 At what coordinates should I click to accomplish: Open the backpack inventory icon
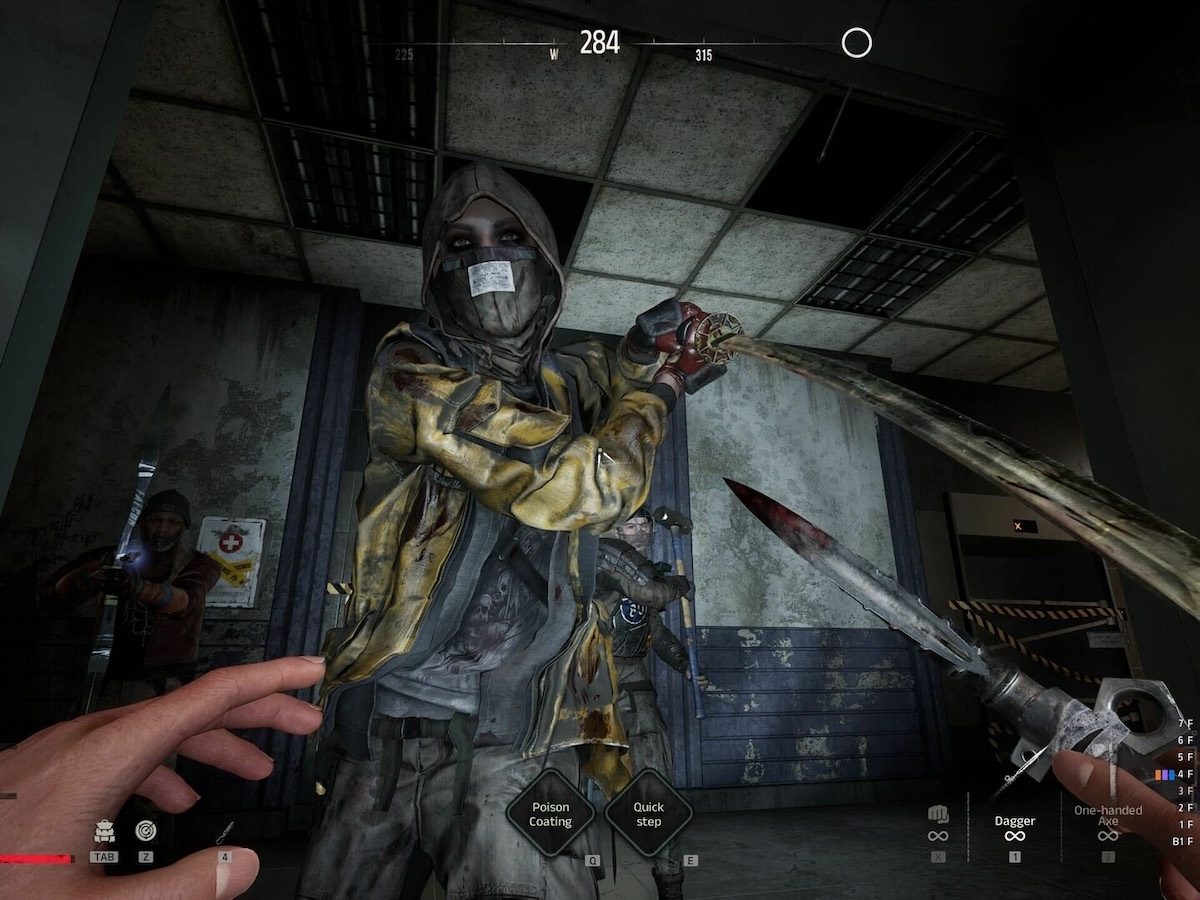[103, 831]
